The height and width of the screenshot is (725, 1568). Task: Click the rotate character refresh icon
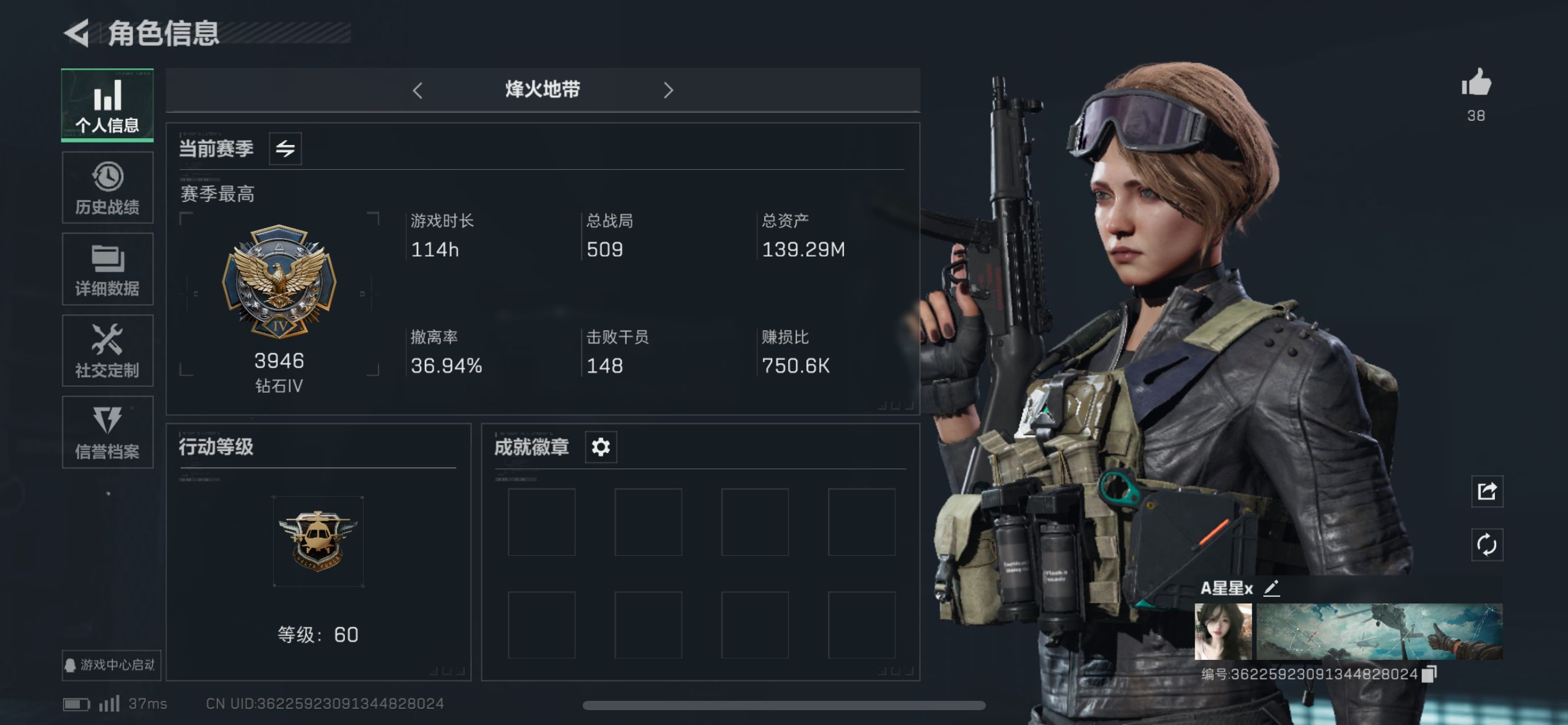point(1487,545)
